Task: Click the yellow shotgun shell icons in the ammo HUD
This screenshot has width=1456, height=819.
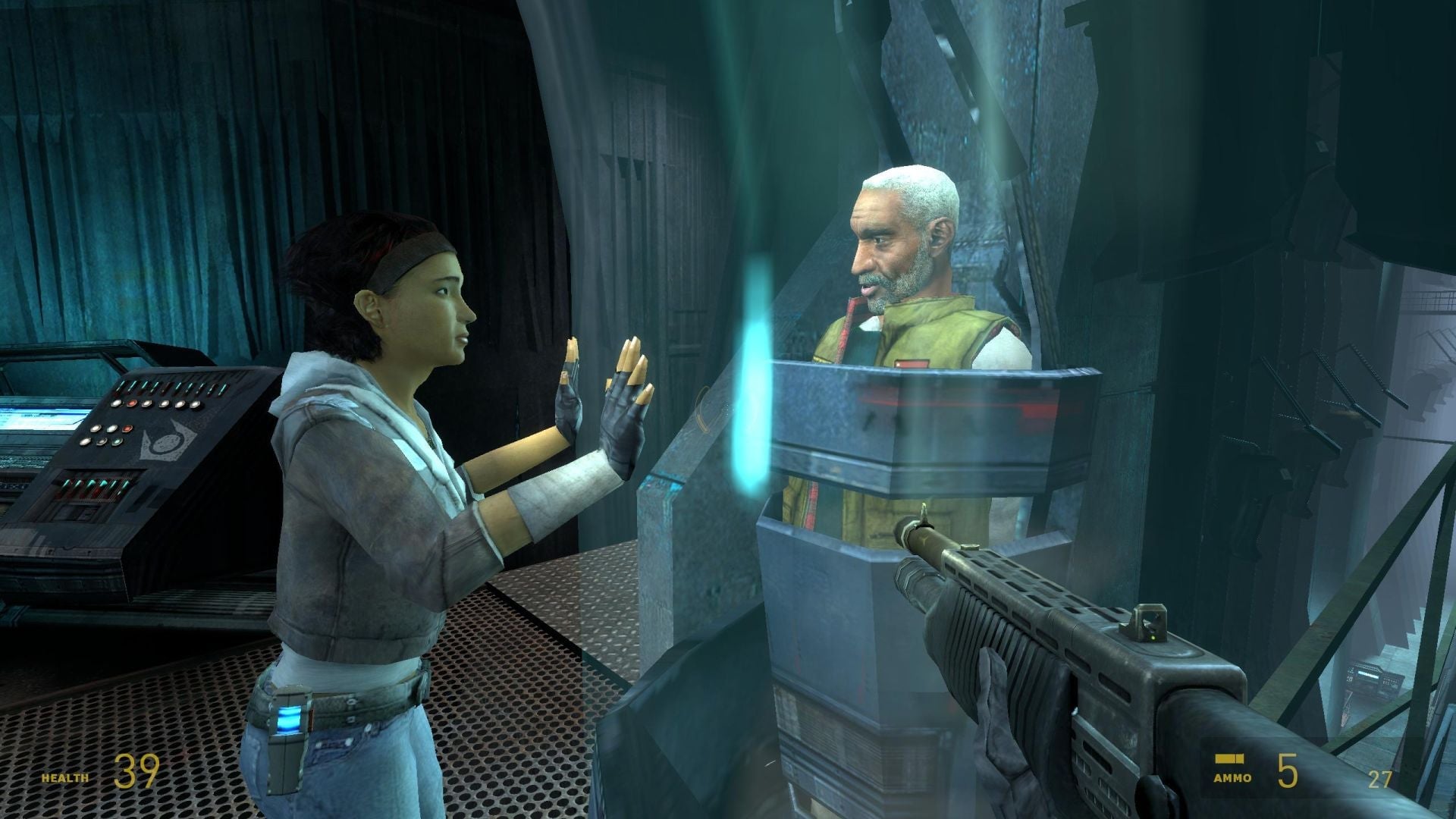Action: tap(1232, 757)
